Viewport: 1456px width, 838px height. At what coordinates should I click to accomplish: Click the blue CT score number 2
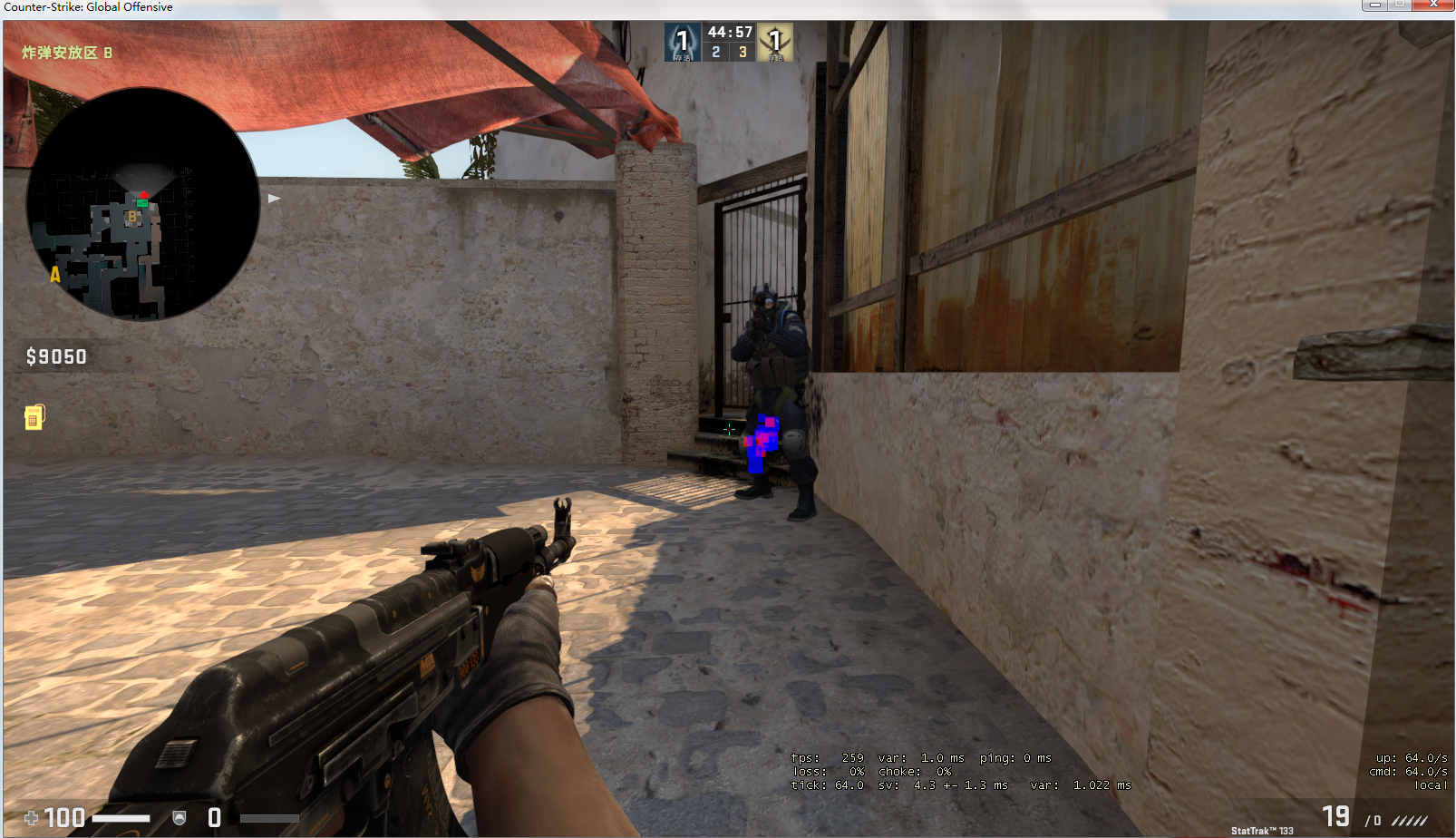click(715, 53)
